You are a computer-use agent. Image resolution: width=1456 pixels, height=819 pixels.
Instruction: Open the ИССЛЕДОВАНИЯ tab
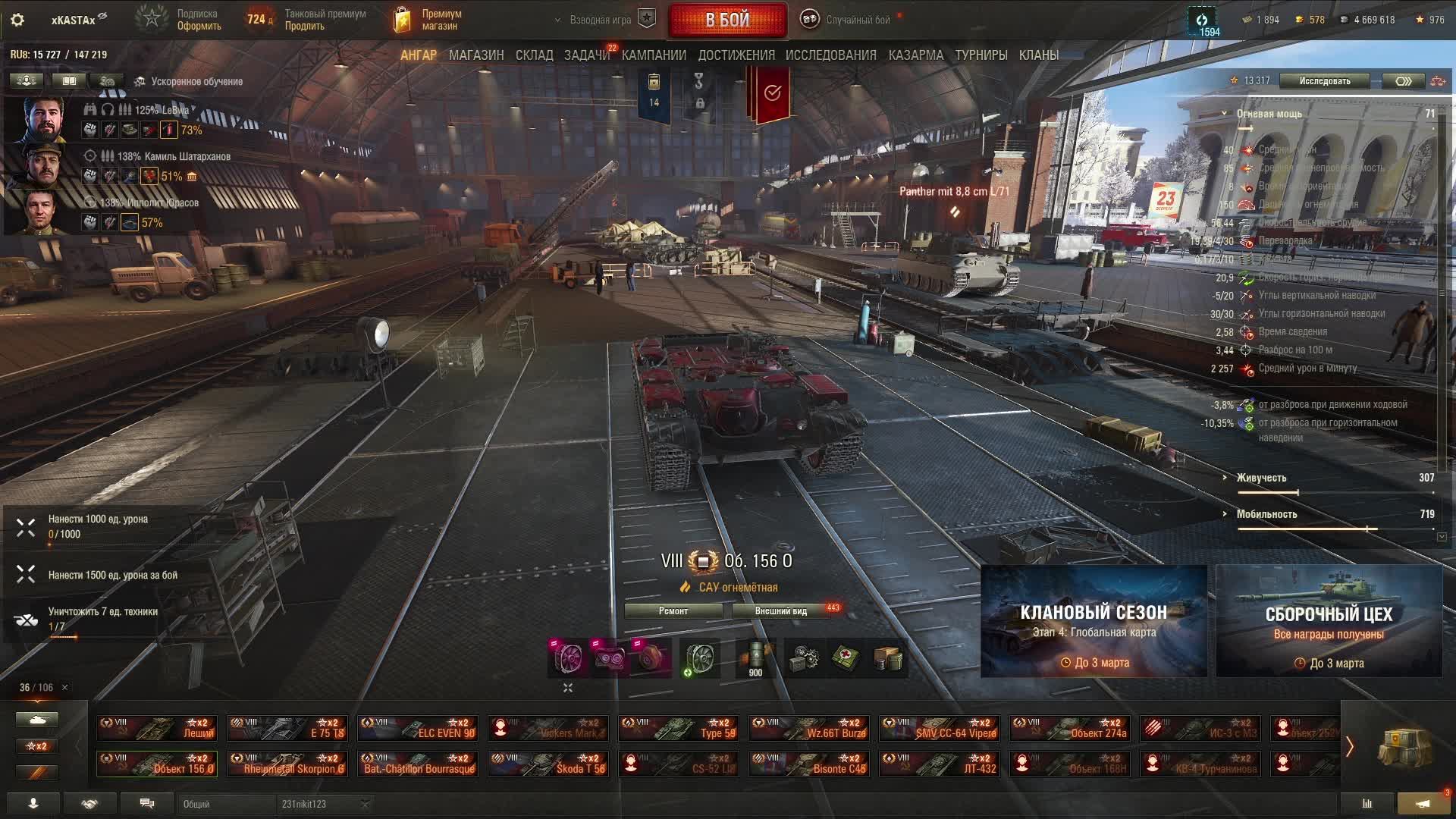(830, 55)
